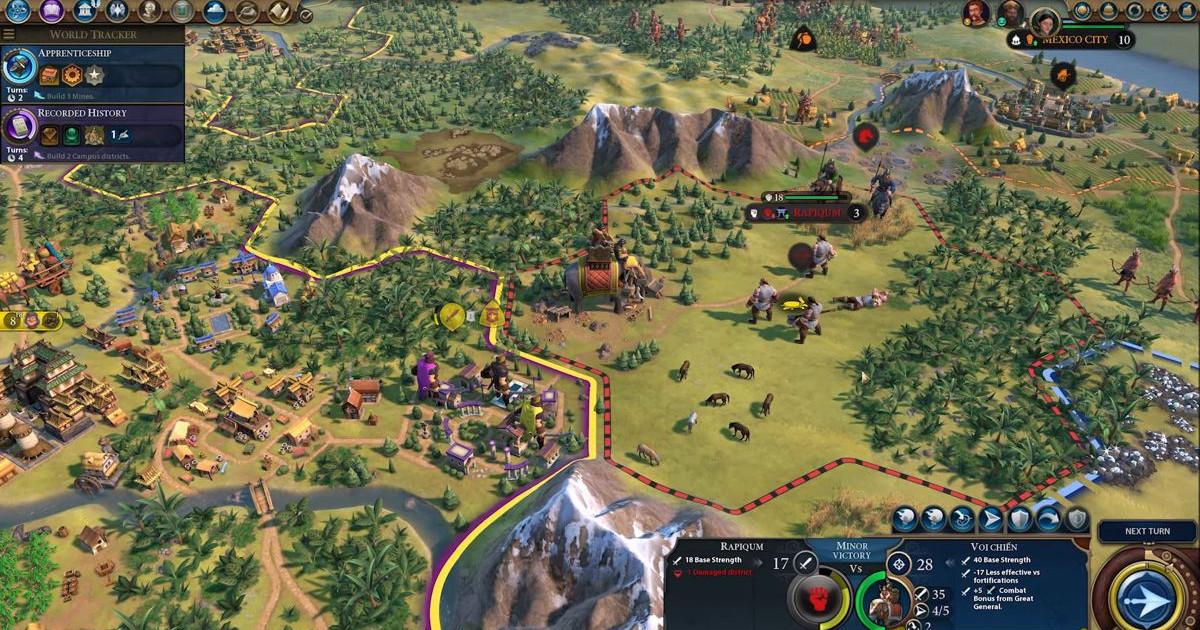Screen dimensions: 1200x630
Task: Open the Government screen icon
Action: pyautogui.click(x=84, y=11)
